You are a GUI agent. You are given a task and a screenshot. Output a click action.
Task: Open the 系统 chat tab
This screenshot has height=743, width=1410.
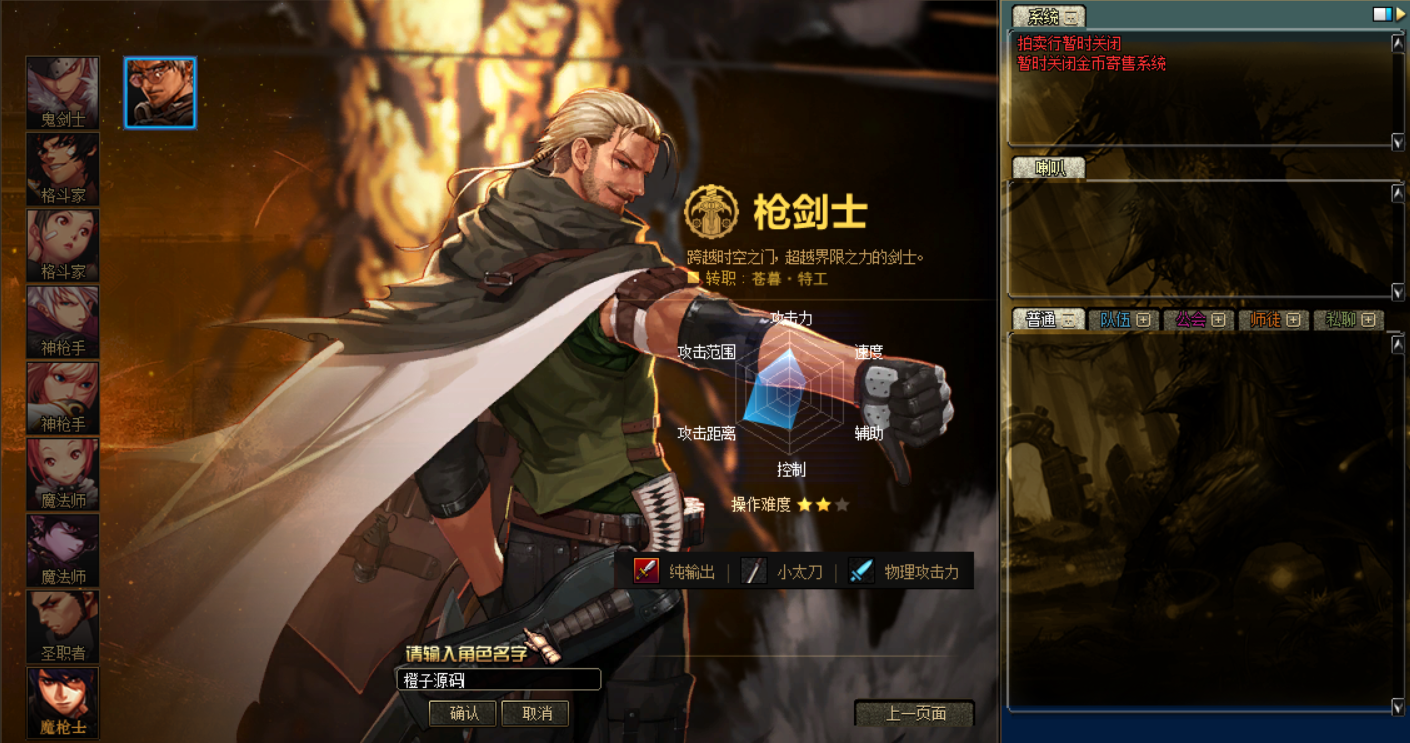[1048, 17]
